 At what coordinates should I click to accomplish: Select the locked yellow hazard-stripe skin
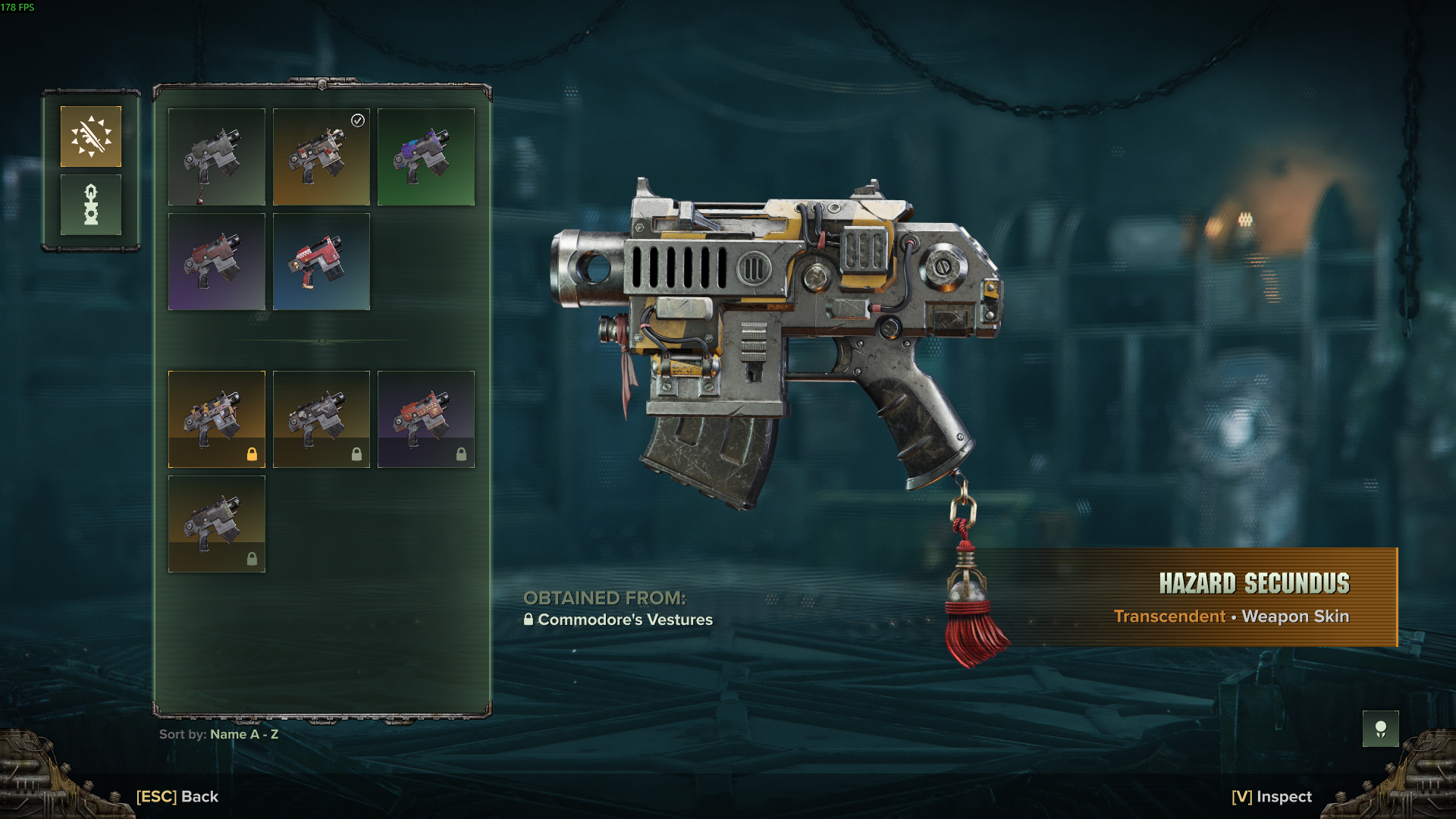217,419
